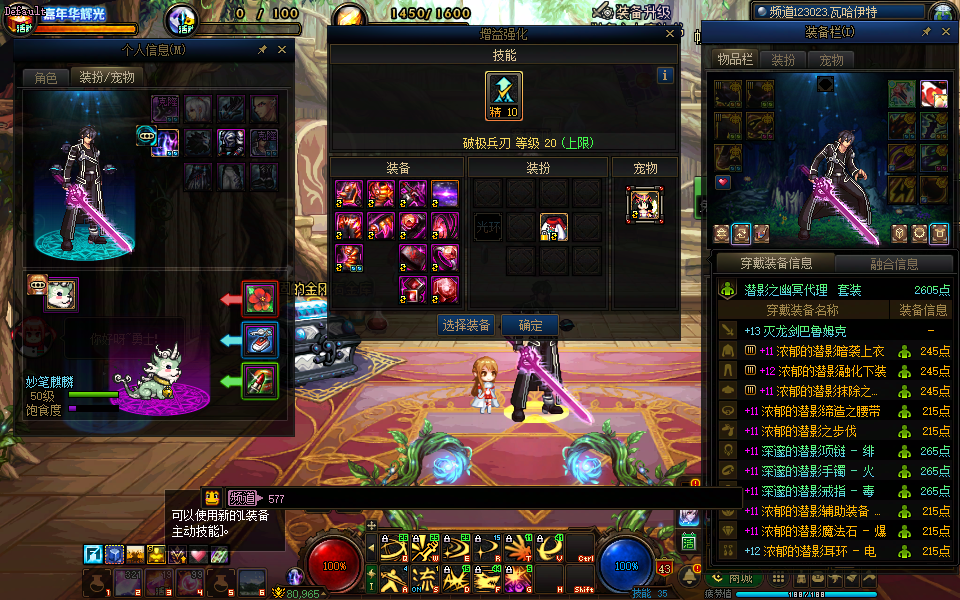Screen dimensions: 960x600
Task: Switch to the 宠物 tab in equipment panel
Action: click(x=831, y=60)
